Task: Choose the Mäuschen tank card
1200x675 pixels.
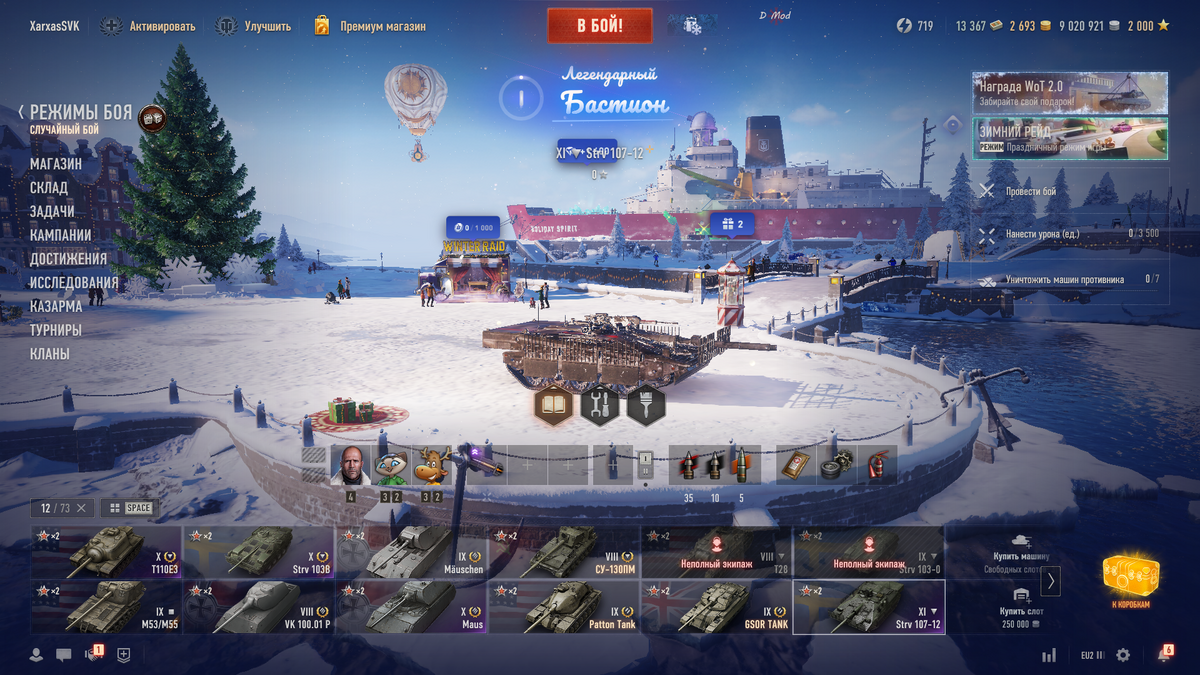Action: [x=412, y=552]
